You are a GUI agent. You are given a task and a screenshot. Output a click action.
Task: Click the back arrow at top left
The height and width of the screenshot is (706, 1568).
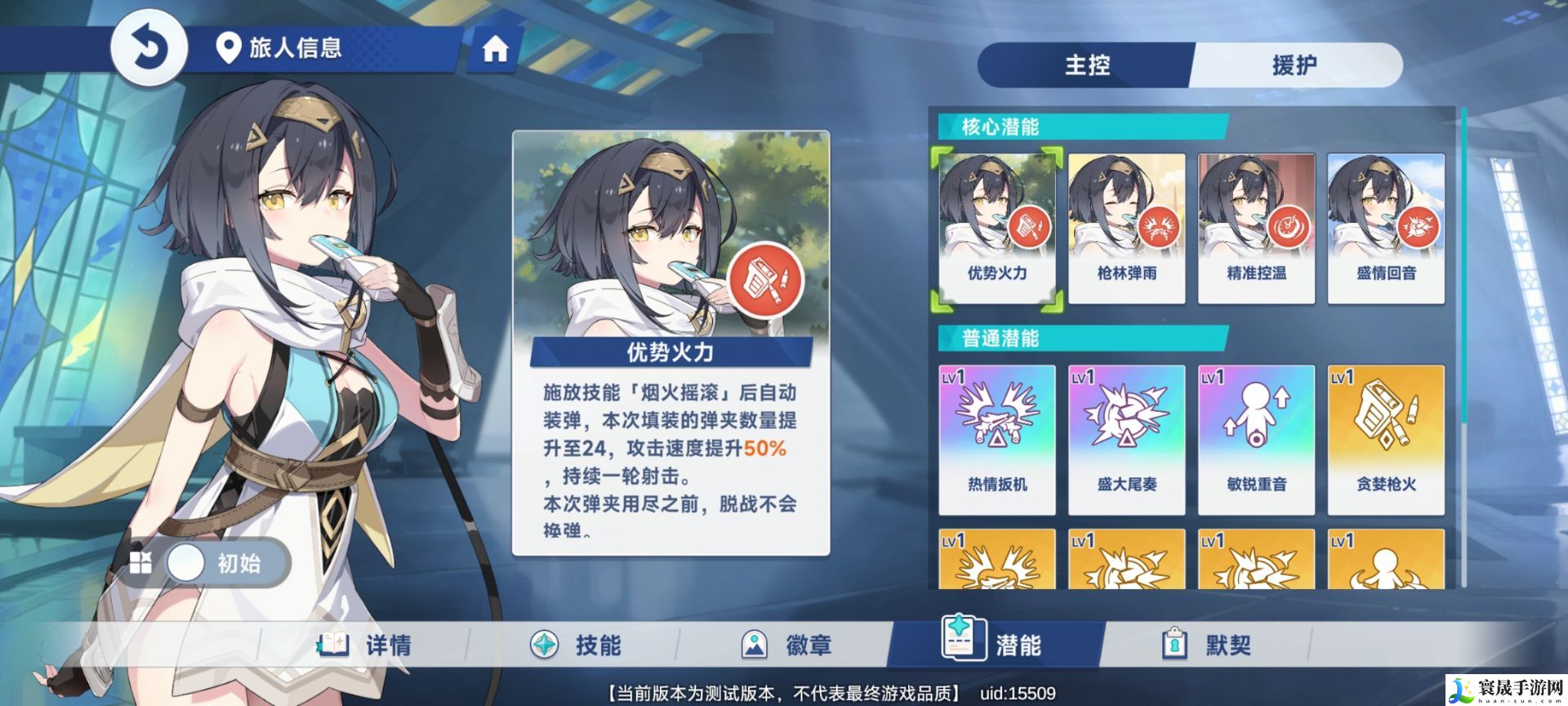(x=149, y=47)
